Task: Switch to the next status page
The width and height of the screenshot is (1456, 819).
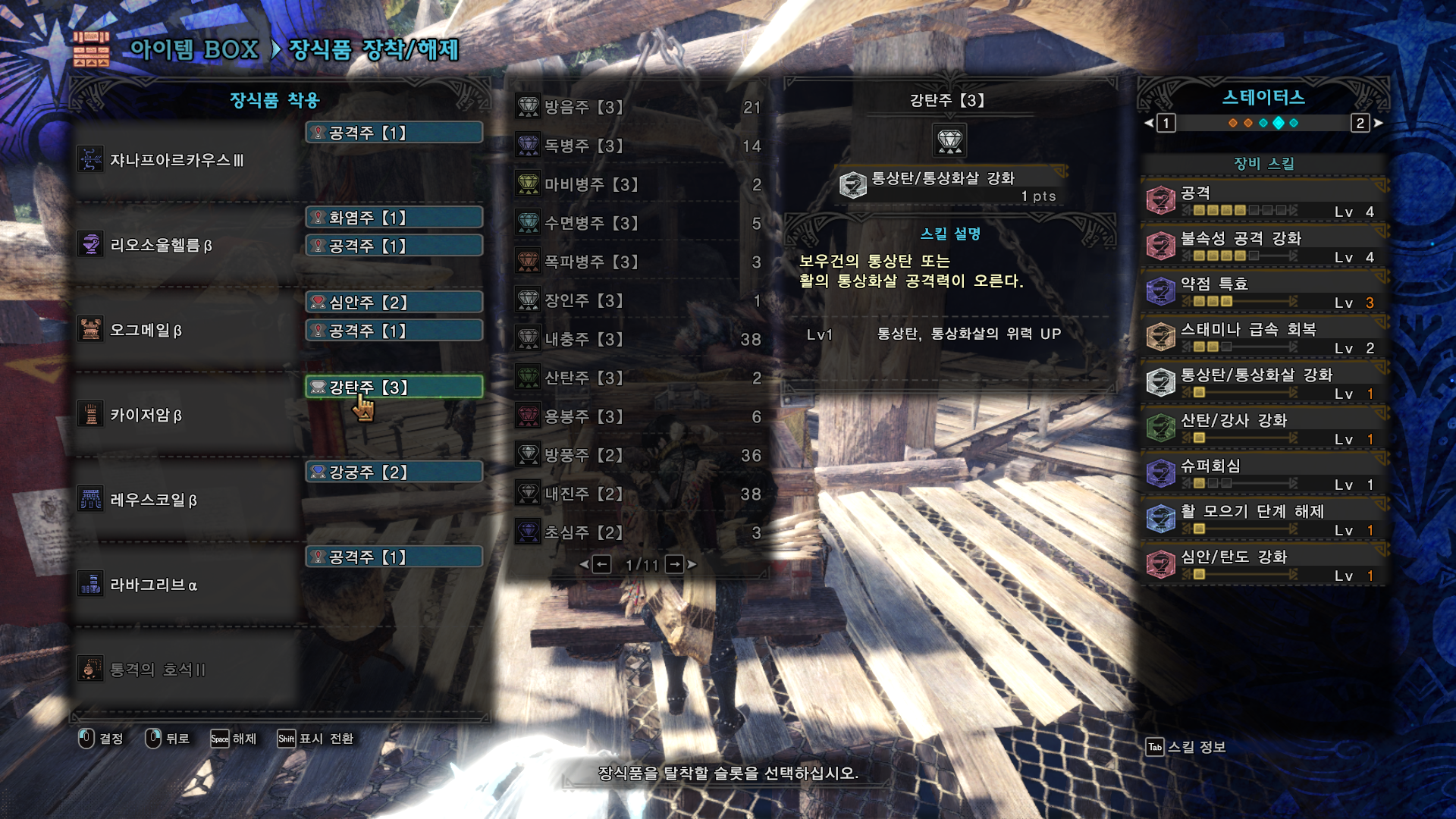Action: click(1361, 123)
